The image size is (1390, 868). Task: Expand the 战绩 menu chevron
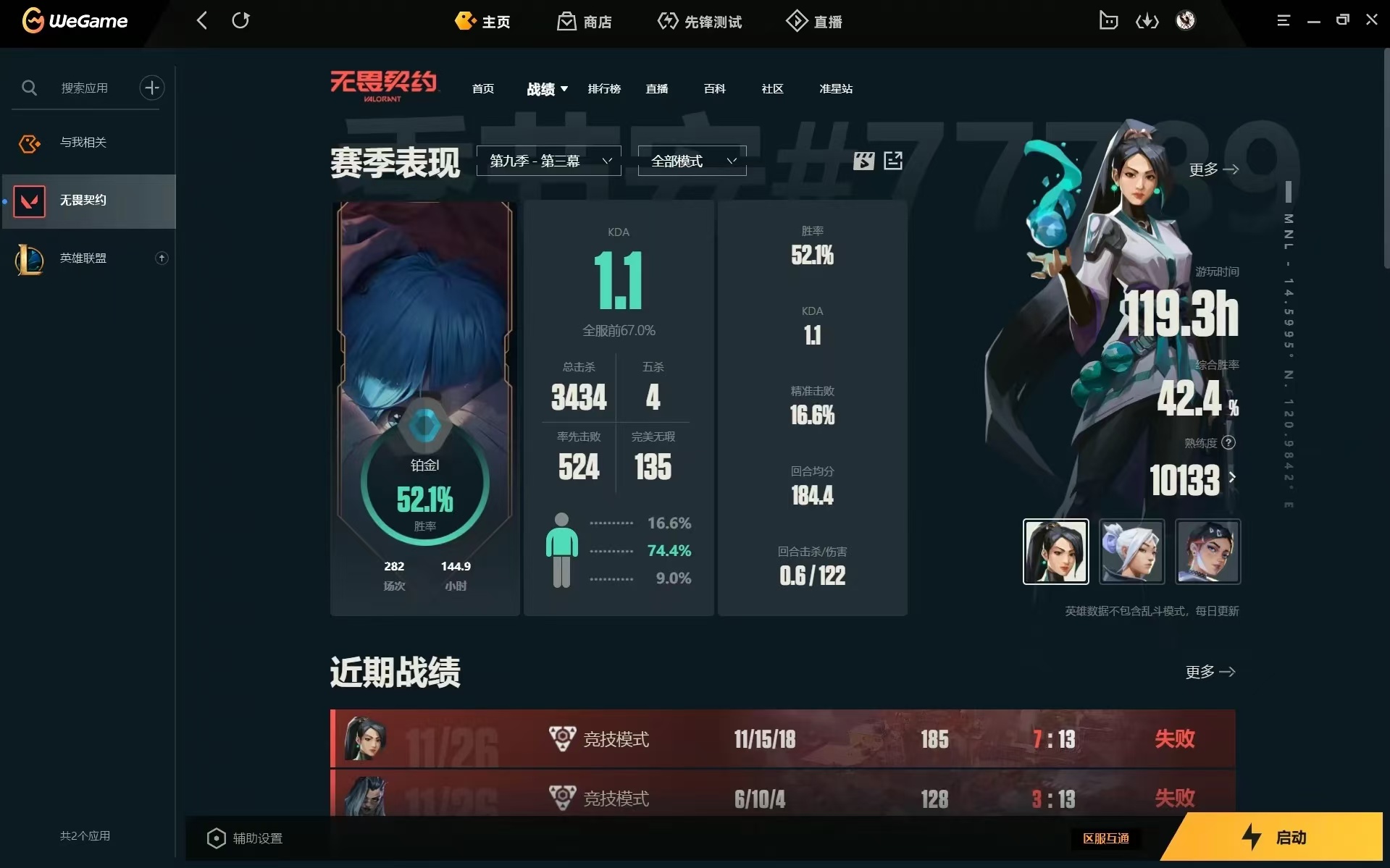[564, 89]
